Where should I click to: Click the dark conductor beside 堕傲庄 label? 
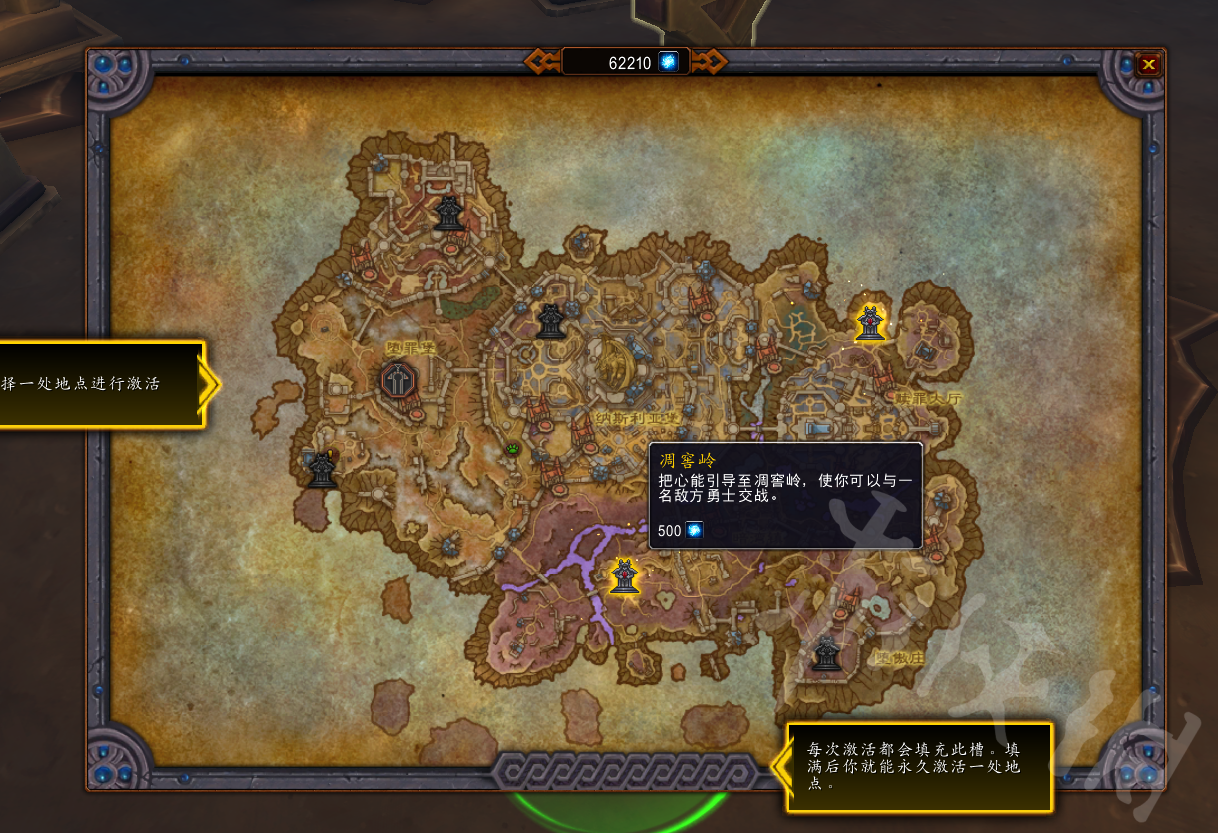click(x=825, y=654)
